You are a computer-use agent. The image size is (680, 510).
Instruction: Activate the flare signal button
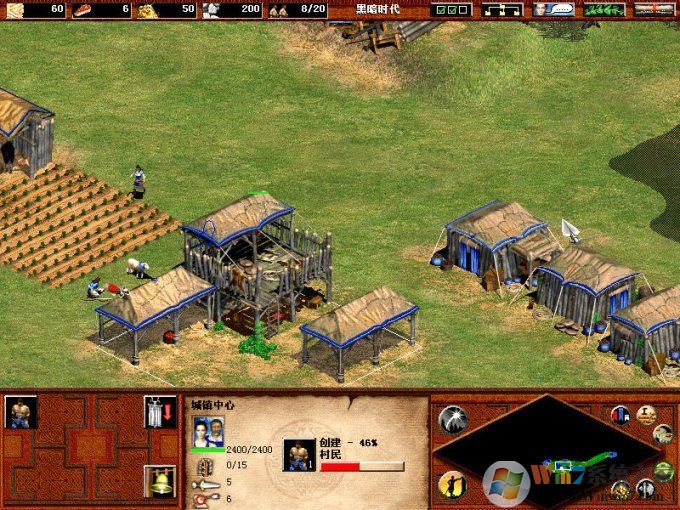pyautogui.click(x=452, y=419)
